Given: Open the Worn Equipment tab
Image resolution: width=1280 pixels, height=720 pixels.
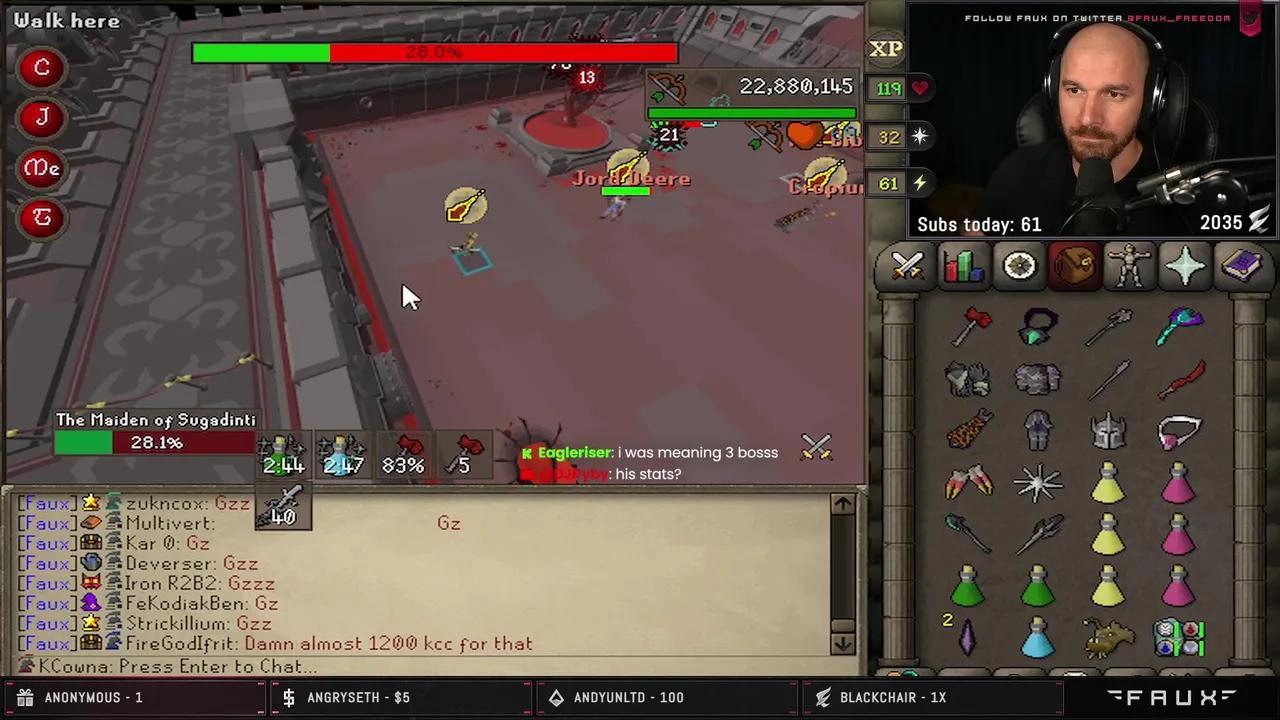Looking at the screenshot, I should pyautogui.click(x=1130, y=264).
